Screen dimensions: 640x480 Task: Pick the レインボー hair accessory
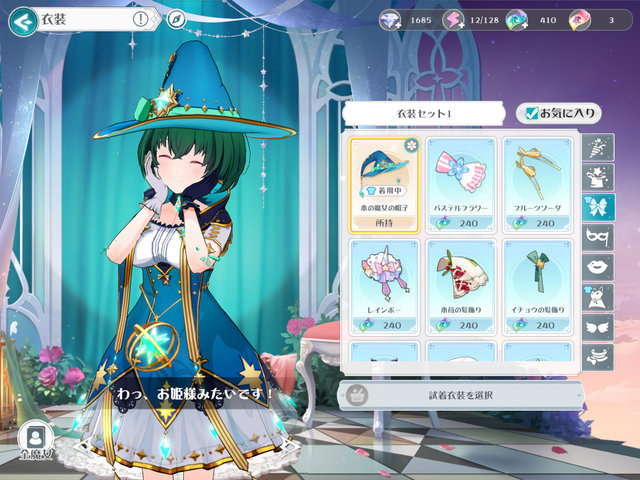click(x=384, y=284)
